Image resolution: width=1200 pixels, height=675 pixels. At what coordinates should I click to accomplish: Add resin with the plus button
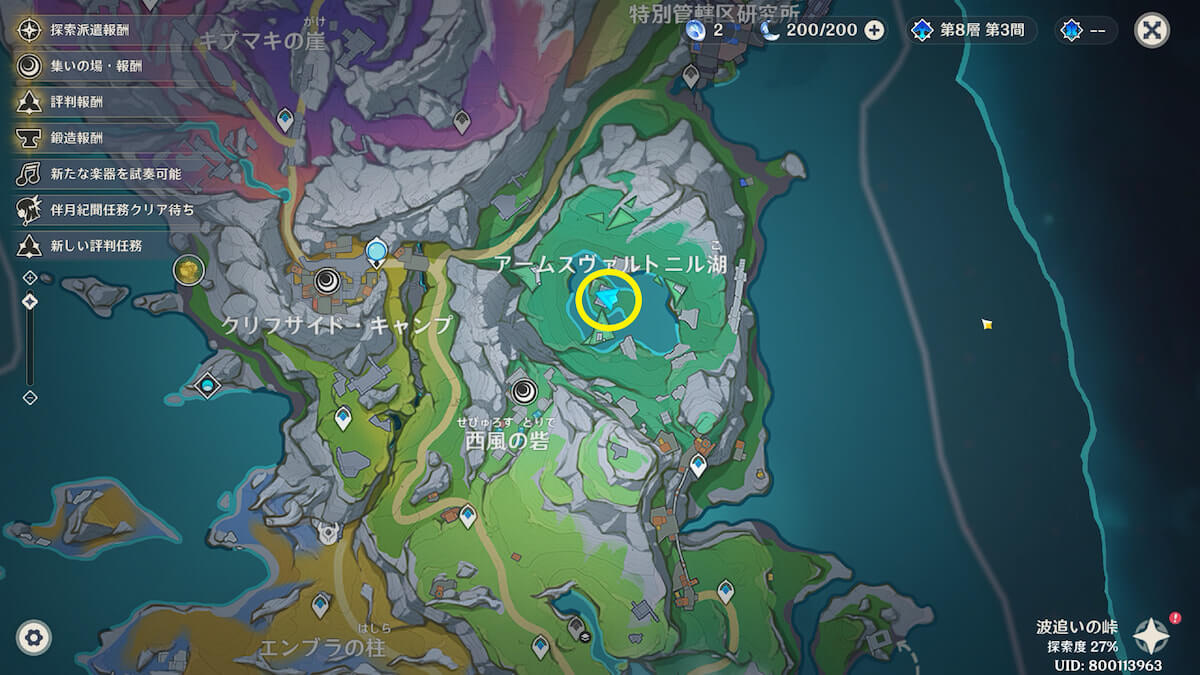[x=874, y=30]
